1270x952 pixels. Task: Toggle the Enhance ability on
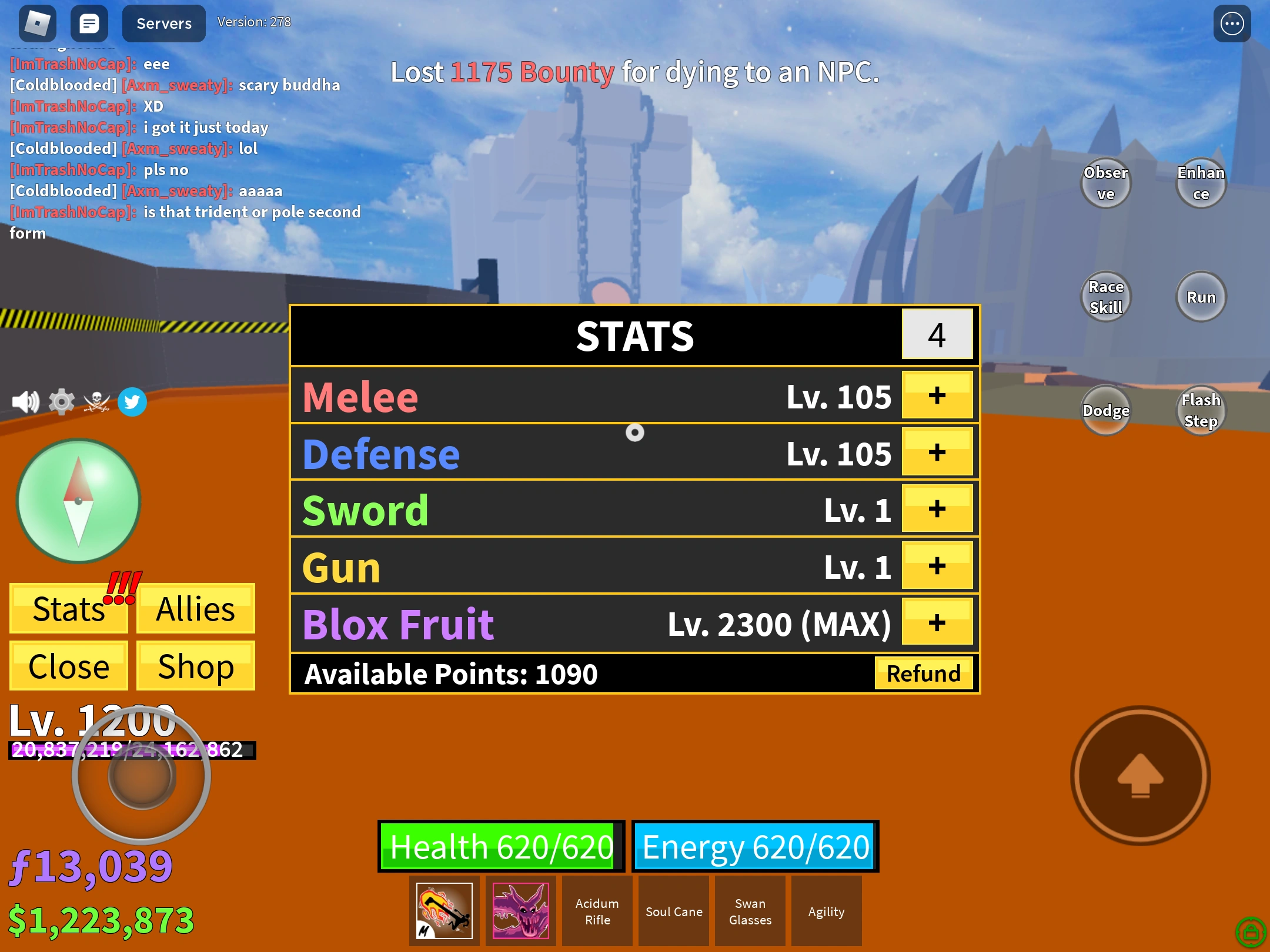[1201, 183]
